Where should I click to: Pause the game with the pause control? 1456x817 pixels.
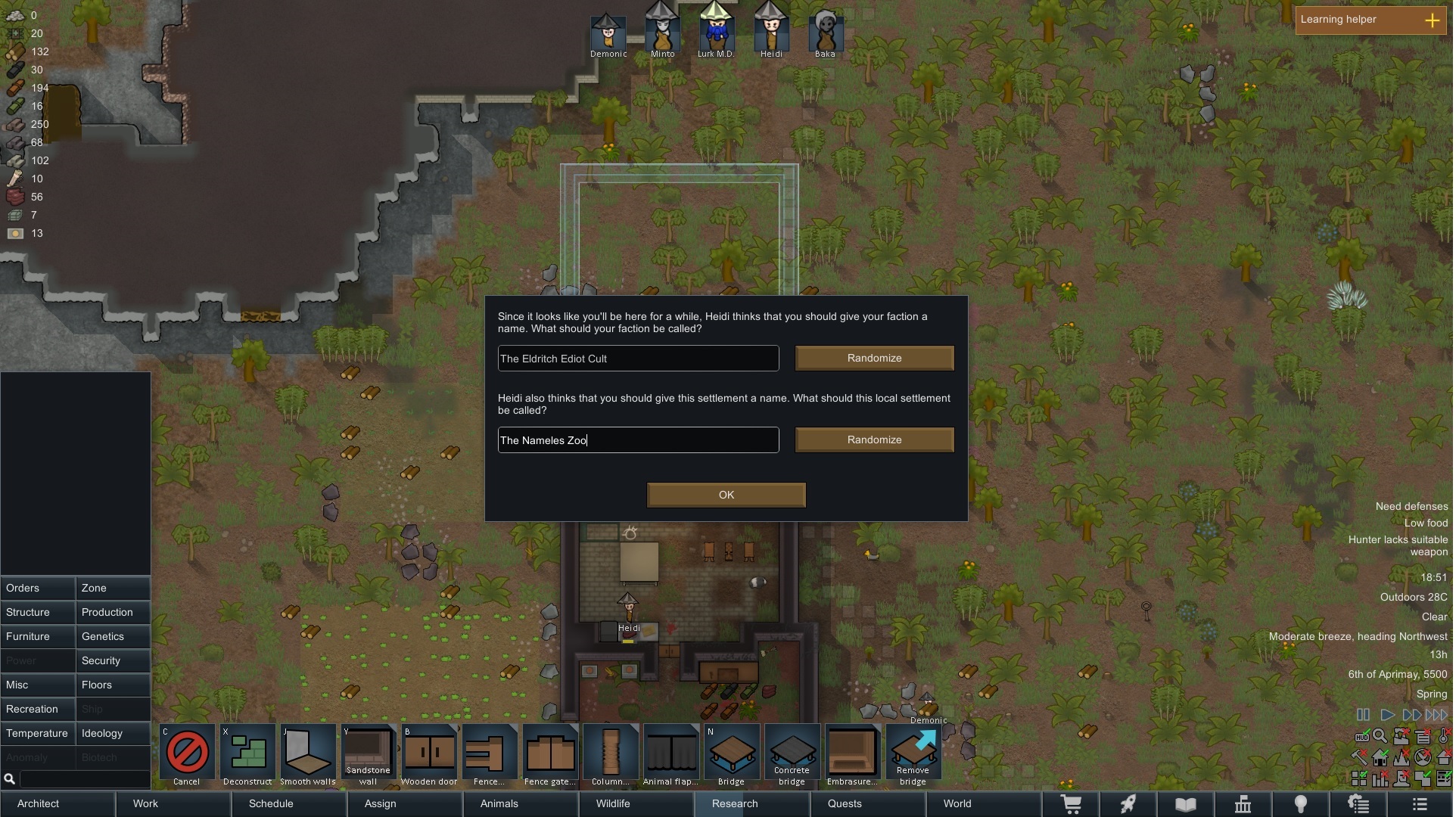1363,715
